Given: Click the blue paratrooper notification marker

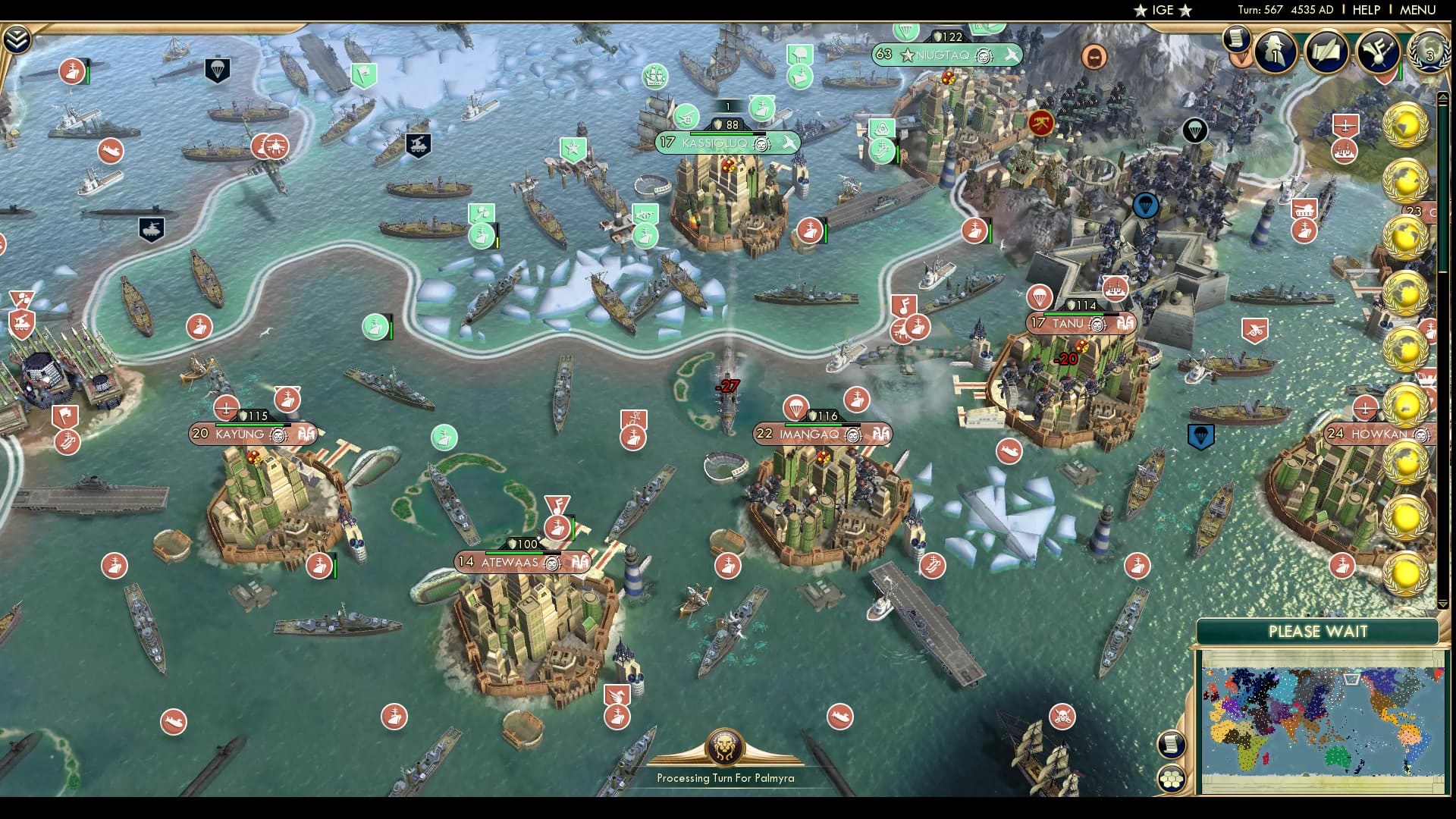Looking at the screenshot, I should point(1144,205).
